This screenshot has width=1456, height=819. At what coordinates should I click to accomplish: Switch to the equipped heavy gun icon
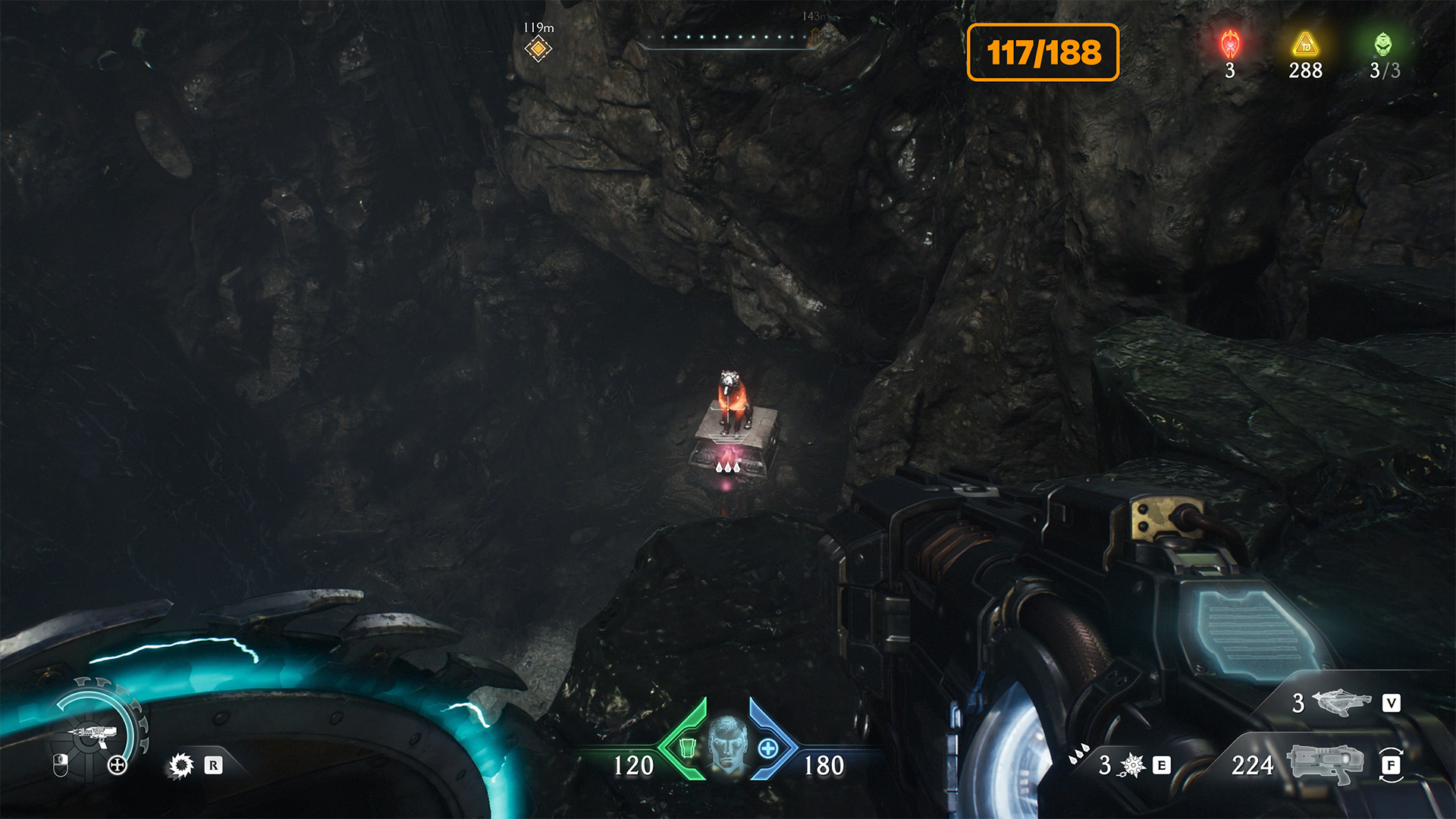(x=1324, y=764)
